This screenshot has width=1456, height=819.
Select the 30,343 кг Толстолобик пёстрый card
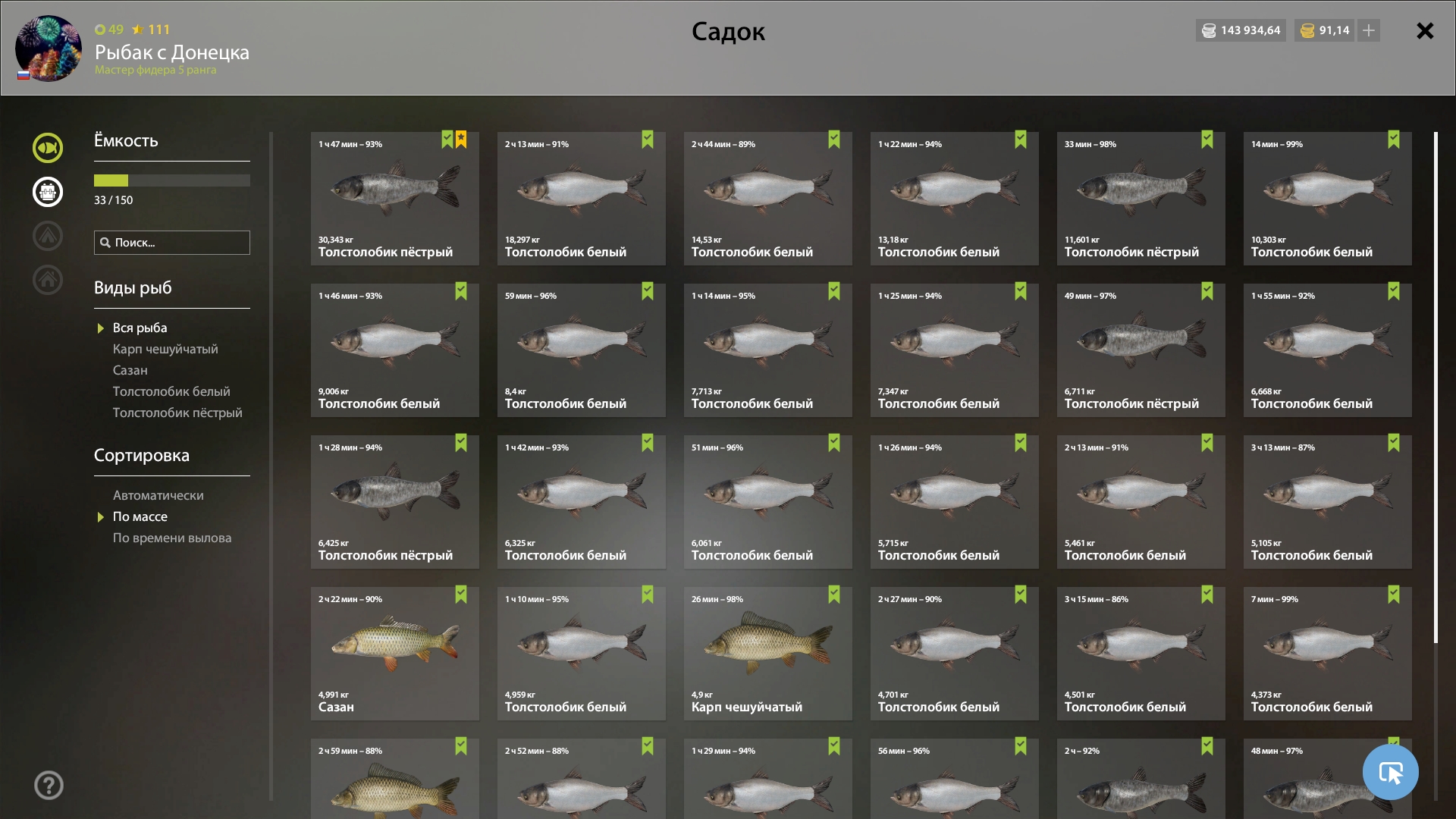[x=394, y=199]
